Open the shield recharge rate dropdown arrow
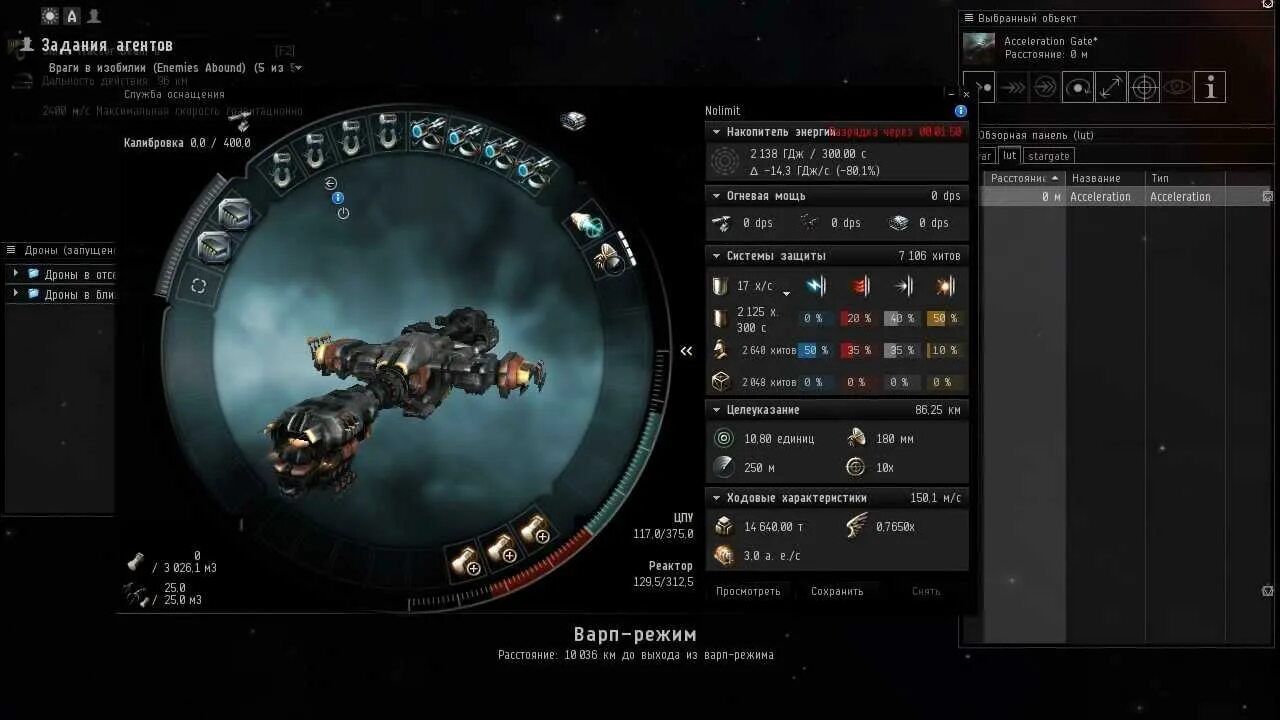The width and height of the screenshot is (1280, 720). [x=786, y=293]
